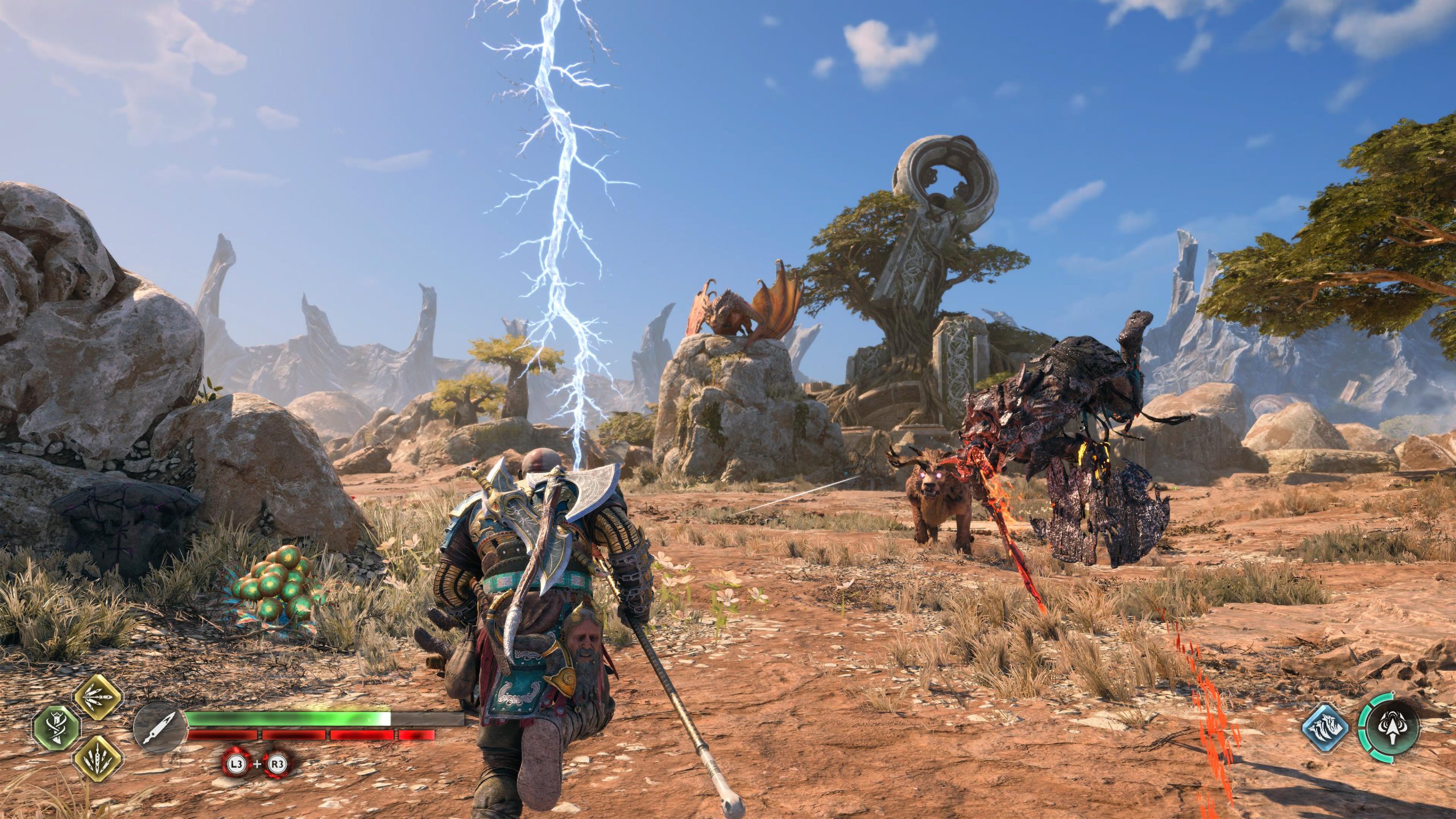
Task: Select the upper gold spear runic attack icon
Action: pos(98,698)
